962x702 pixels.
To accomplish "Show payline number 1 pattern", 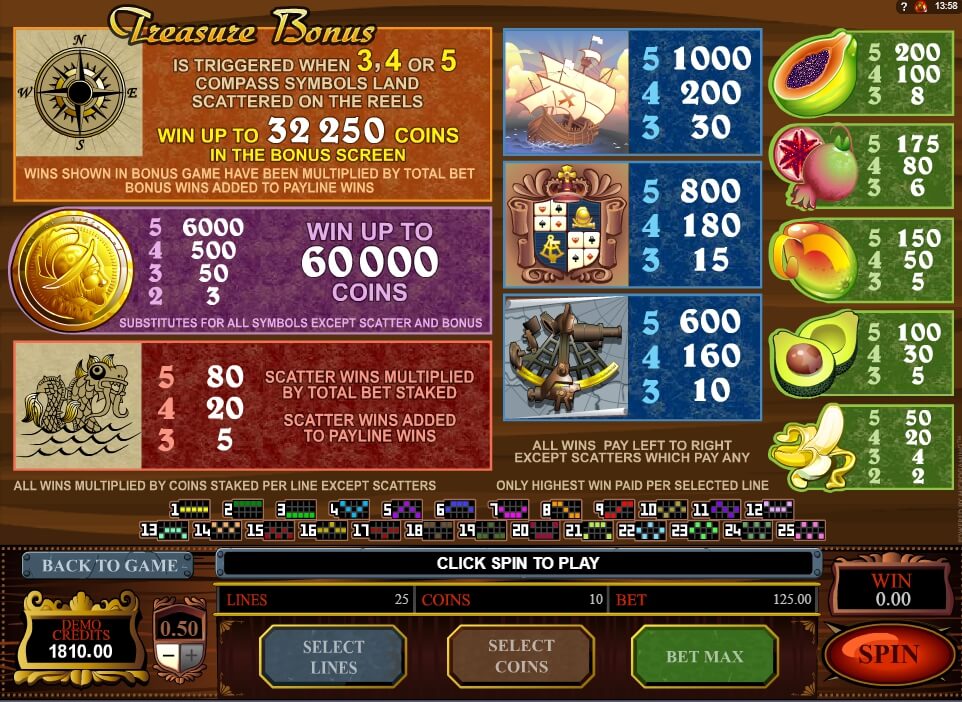I will [190, 509].
